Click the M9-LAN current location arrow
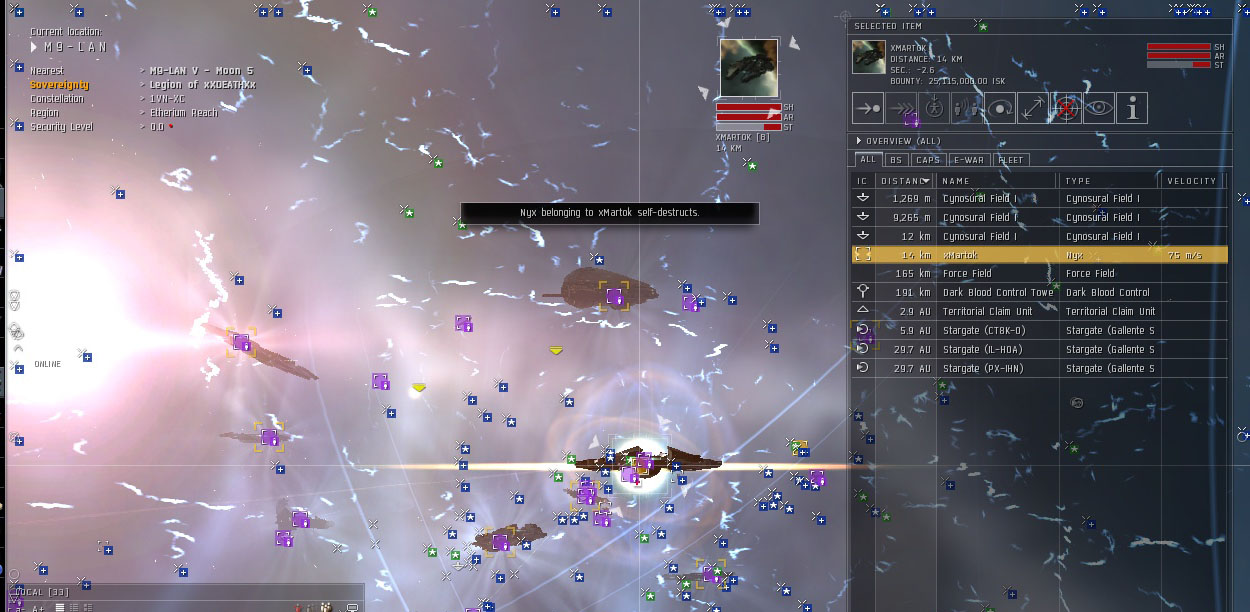 tap(35, 47)
